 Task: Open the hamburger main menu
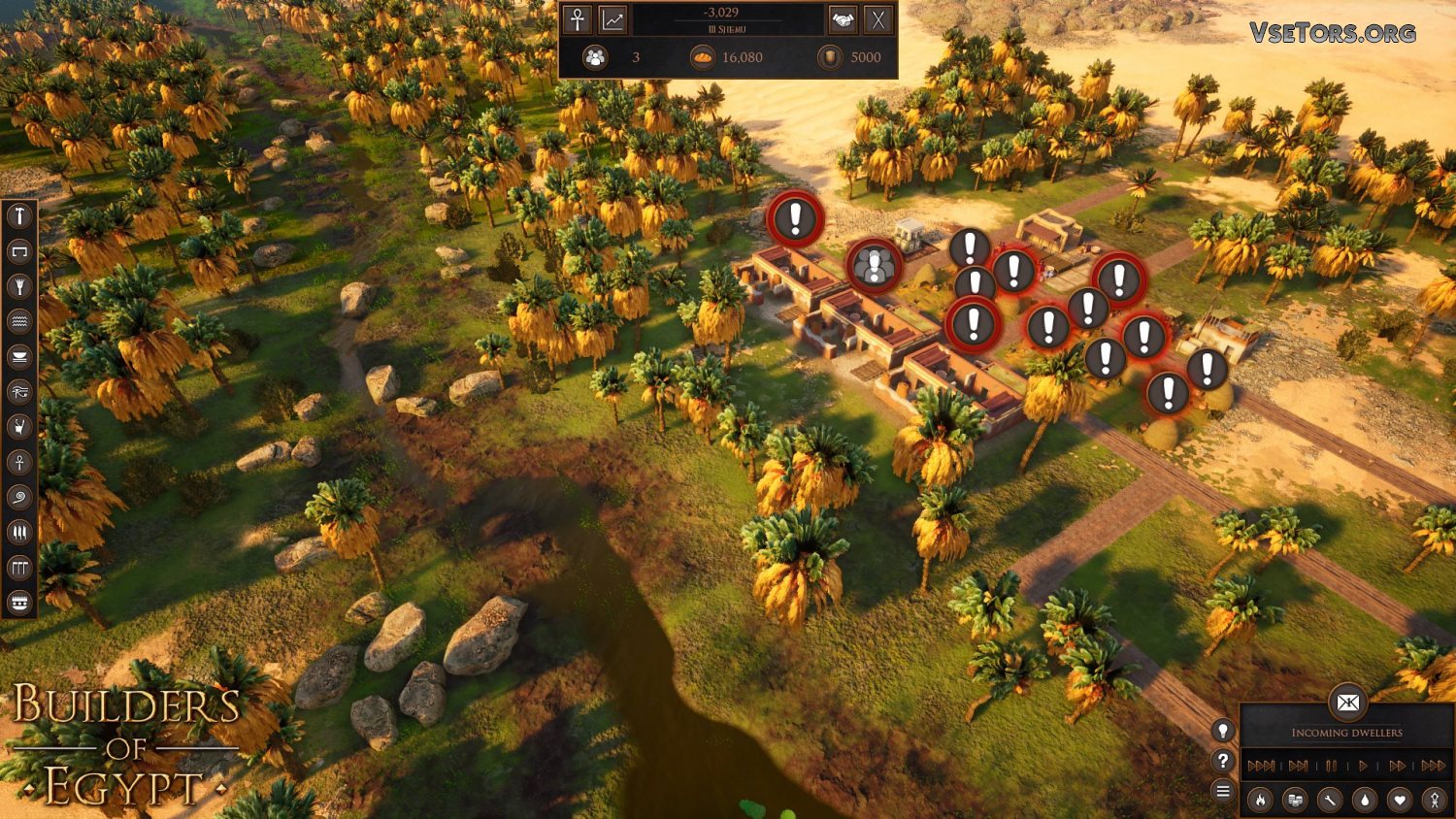click(x=1223, y=792)
